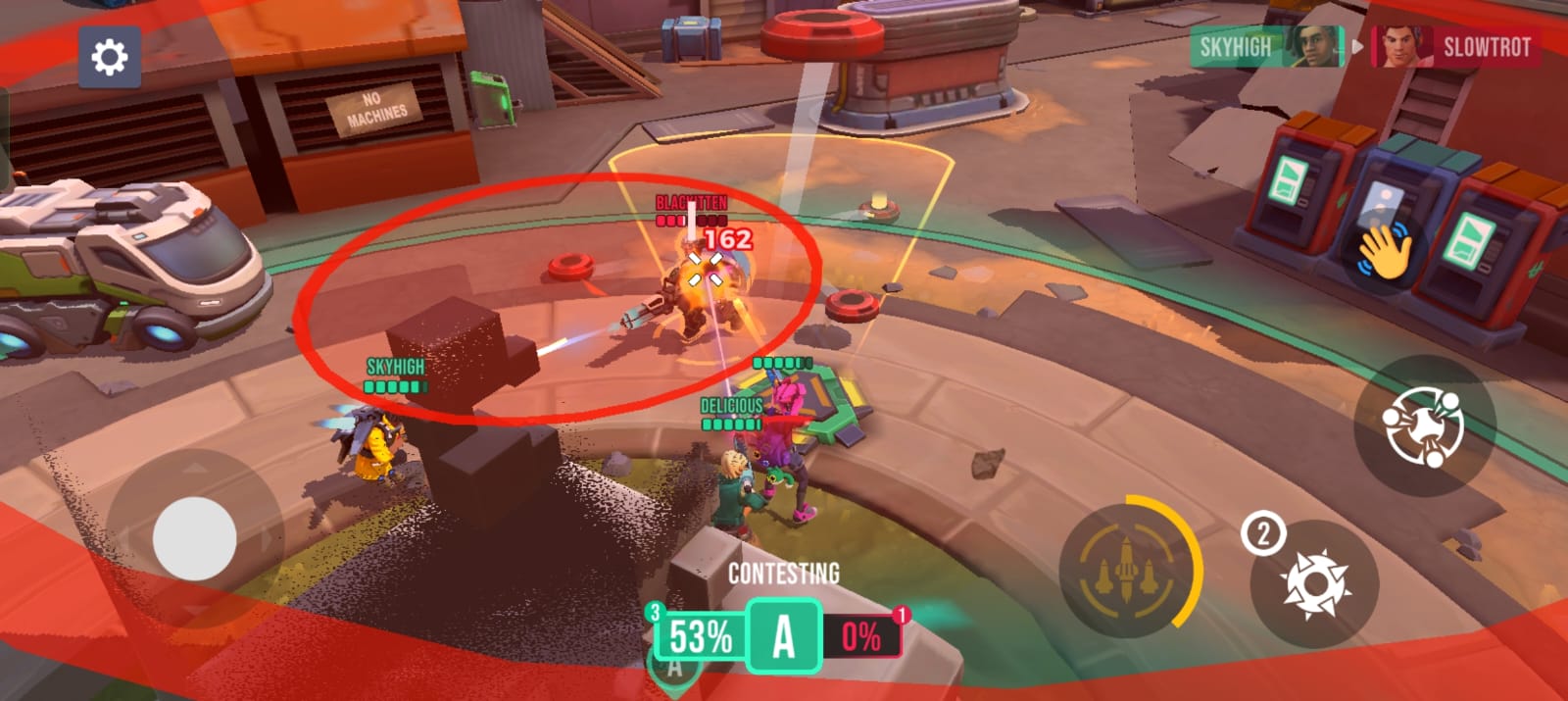Open the settings gear menu
The height and width of the screenshot is (701, 1568).
[x=109, y=58]
